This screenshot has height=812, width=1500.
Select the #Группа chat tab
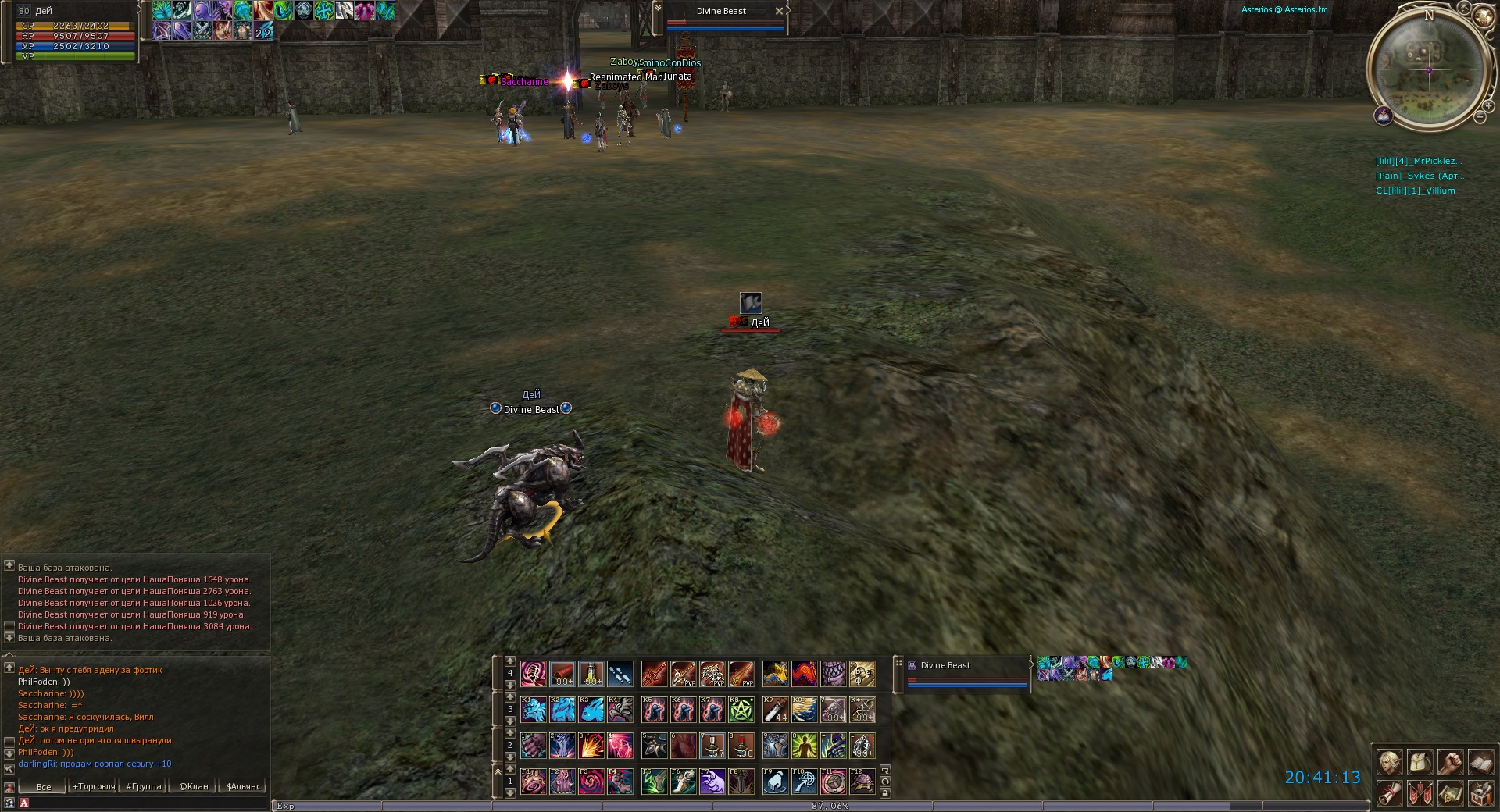coord(144,786)
